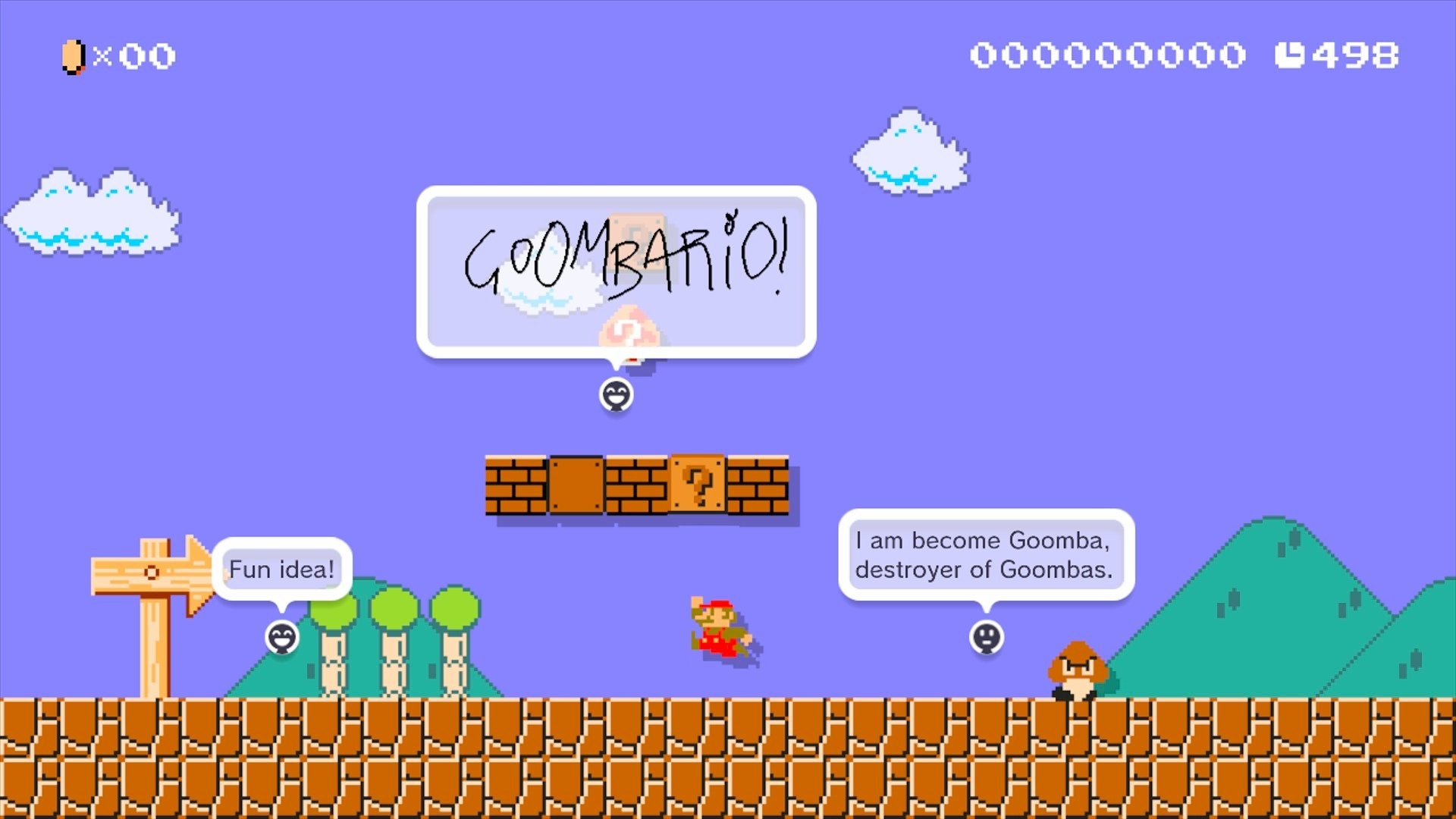1456x819 pixels.
Task: Click the 'Fun idea!' speech bubble
Action: click(281, 569)
